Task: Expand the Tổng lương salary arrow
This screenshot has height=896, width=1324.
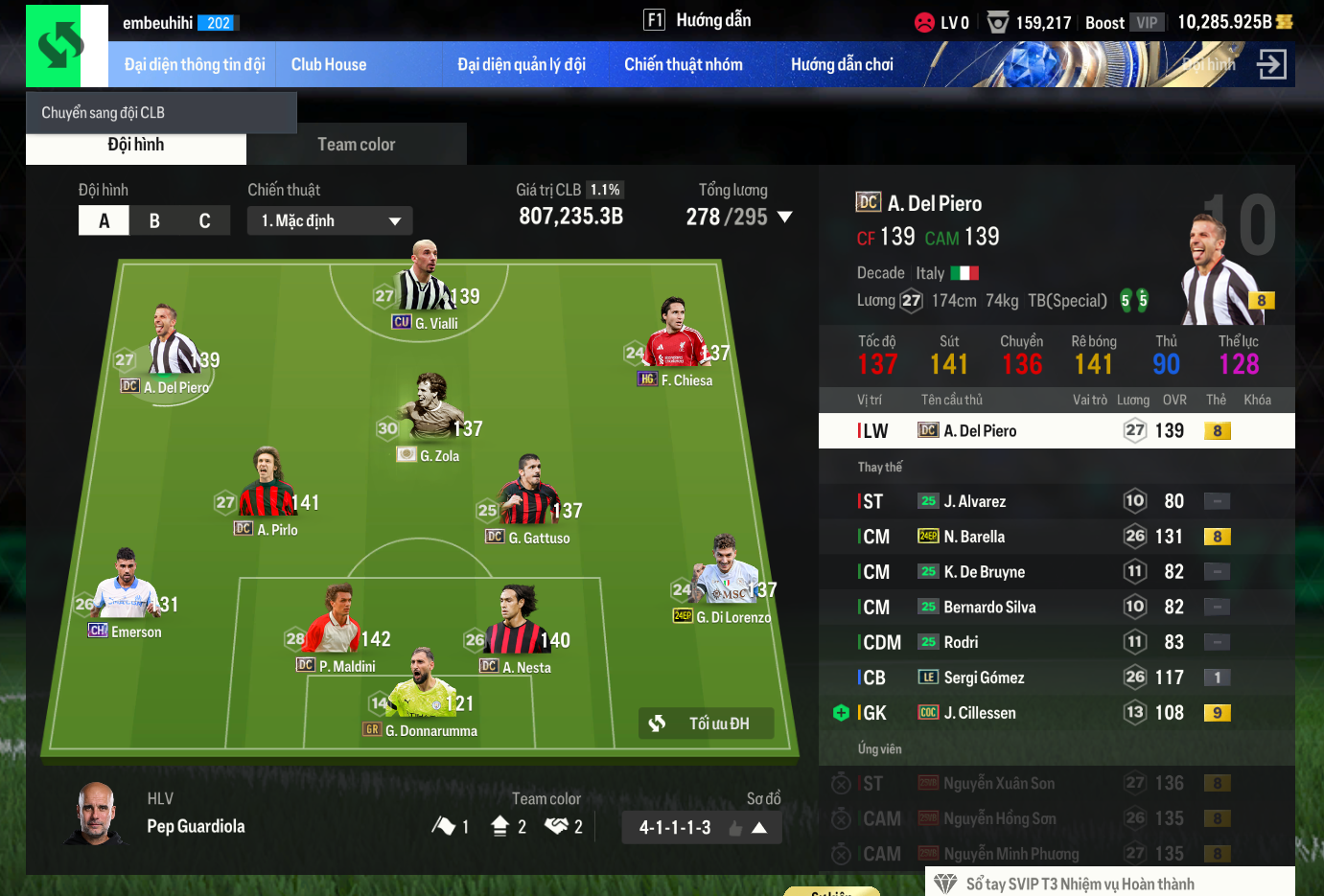Action: click(x=785, y=218)
